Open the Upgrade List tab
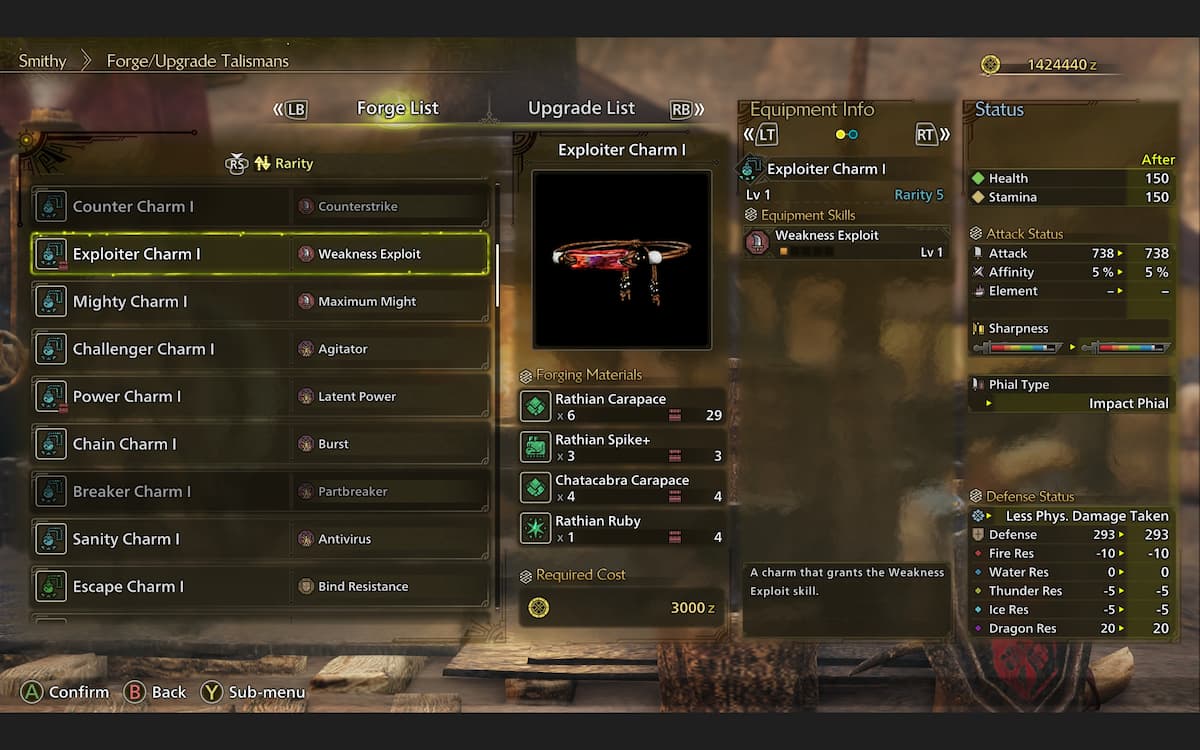Screen dimensions: 1200x750 581,109
